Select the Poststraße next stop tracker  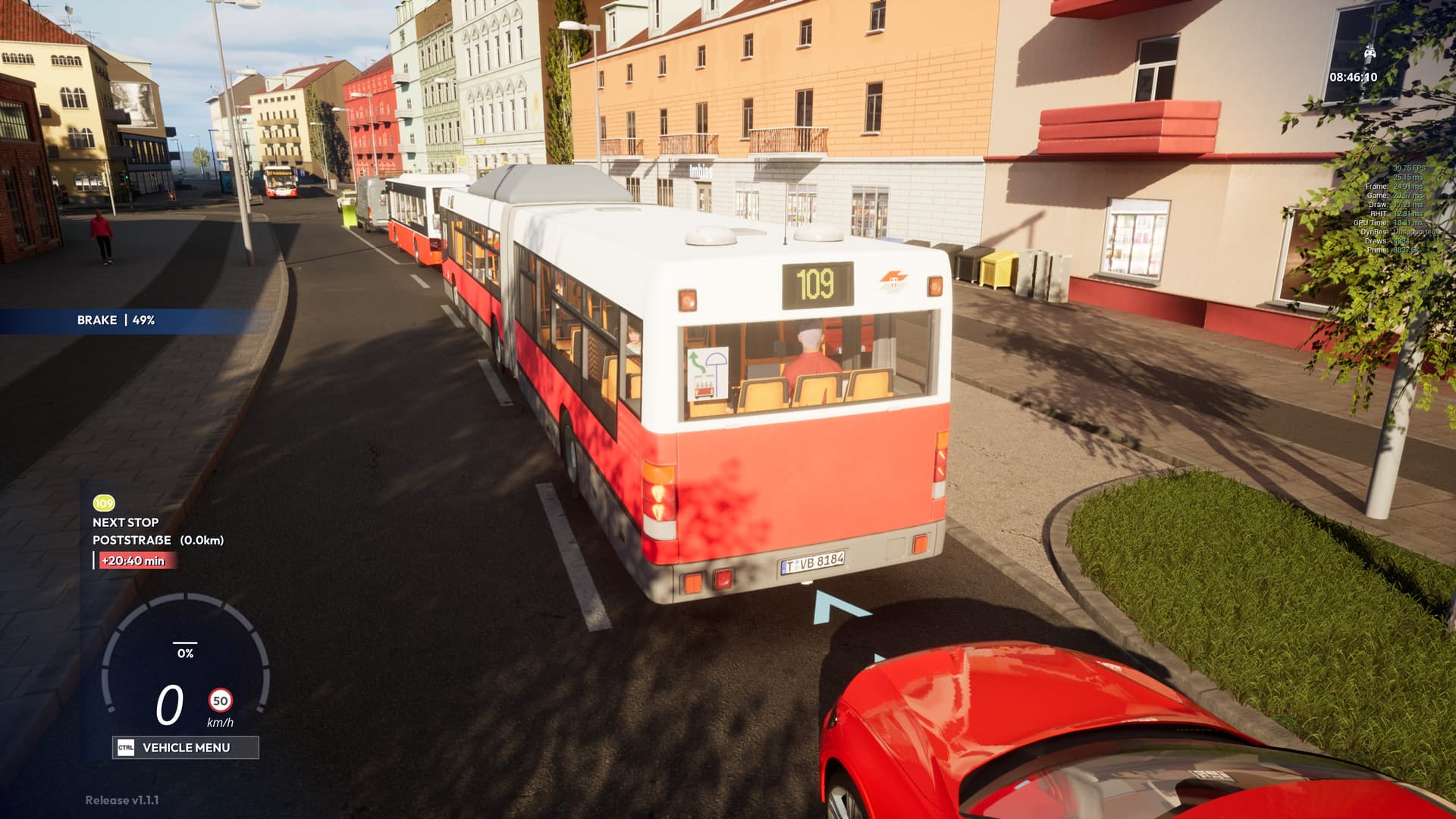tap(158, 540)
